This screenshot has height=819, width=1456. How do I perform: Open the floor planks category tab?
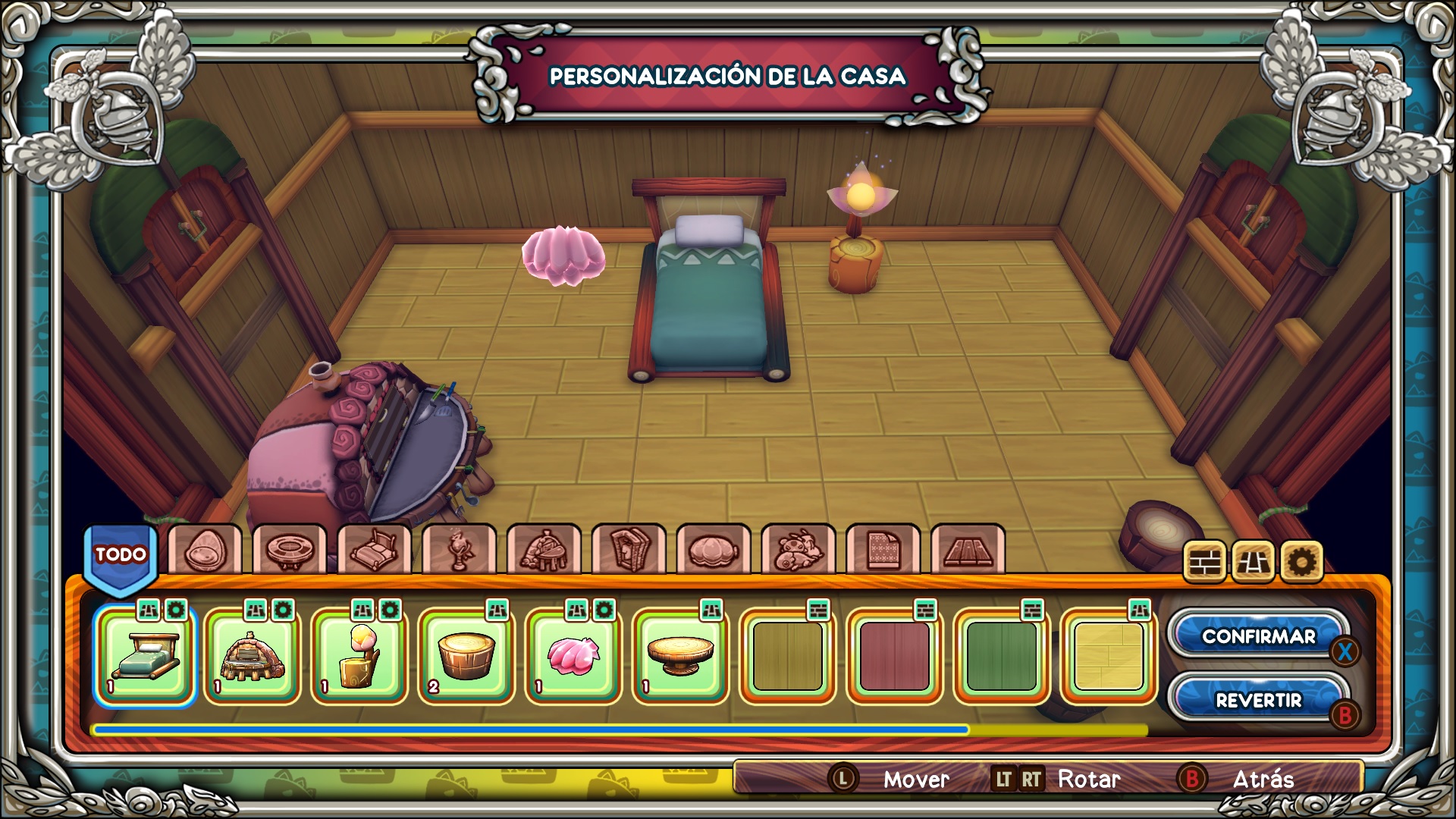(x=968, y=549)
